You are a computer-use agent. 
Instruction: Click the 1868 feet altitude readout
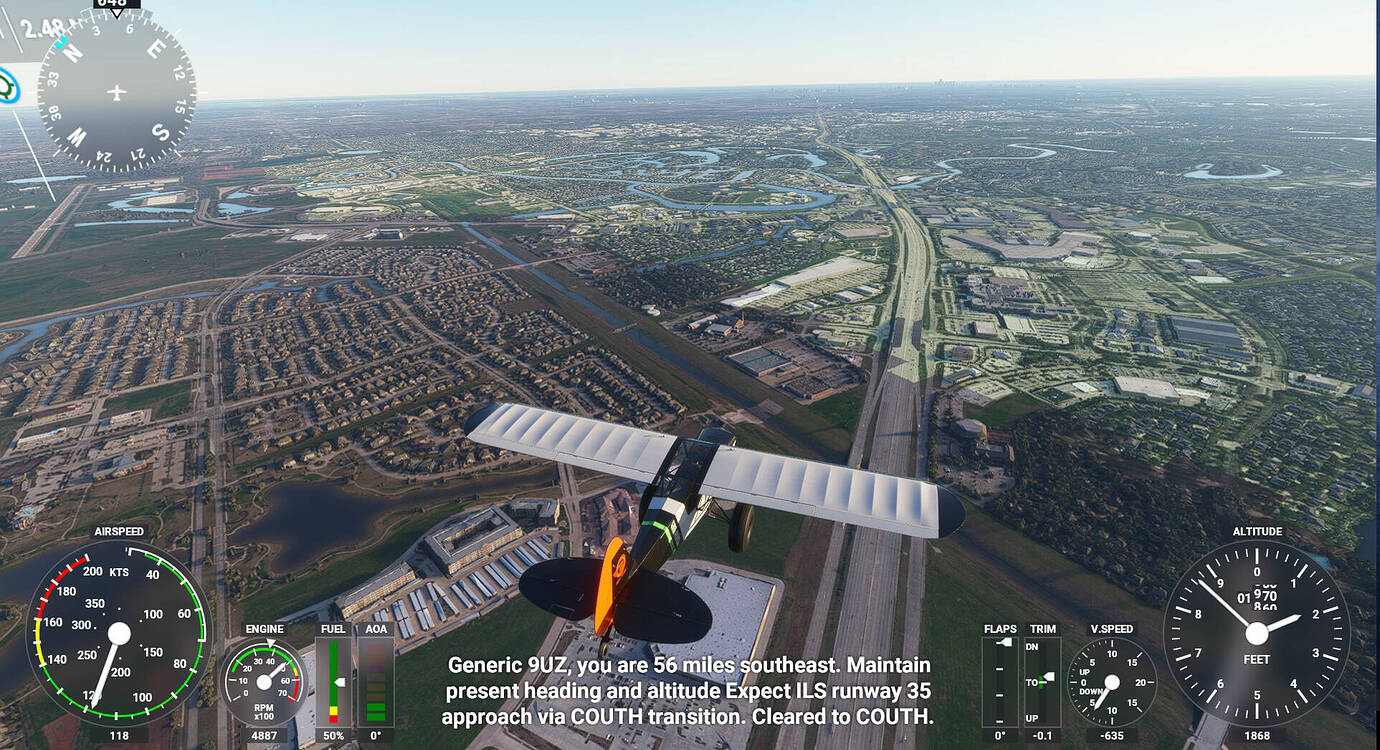[1255, 733]
